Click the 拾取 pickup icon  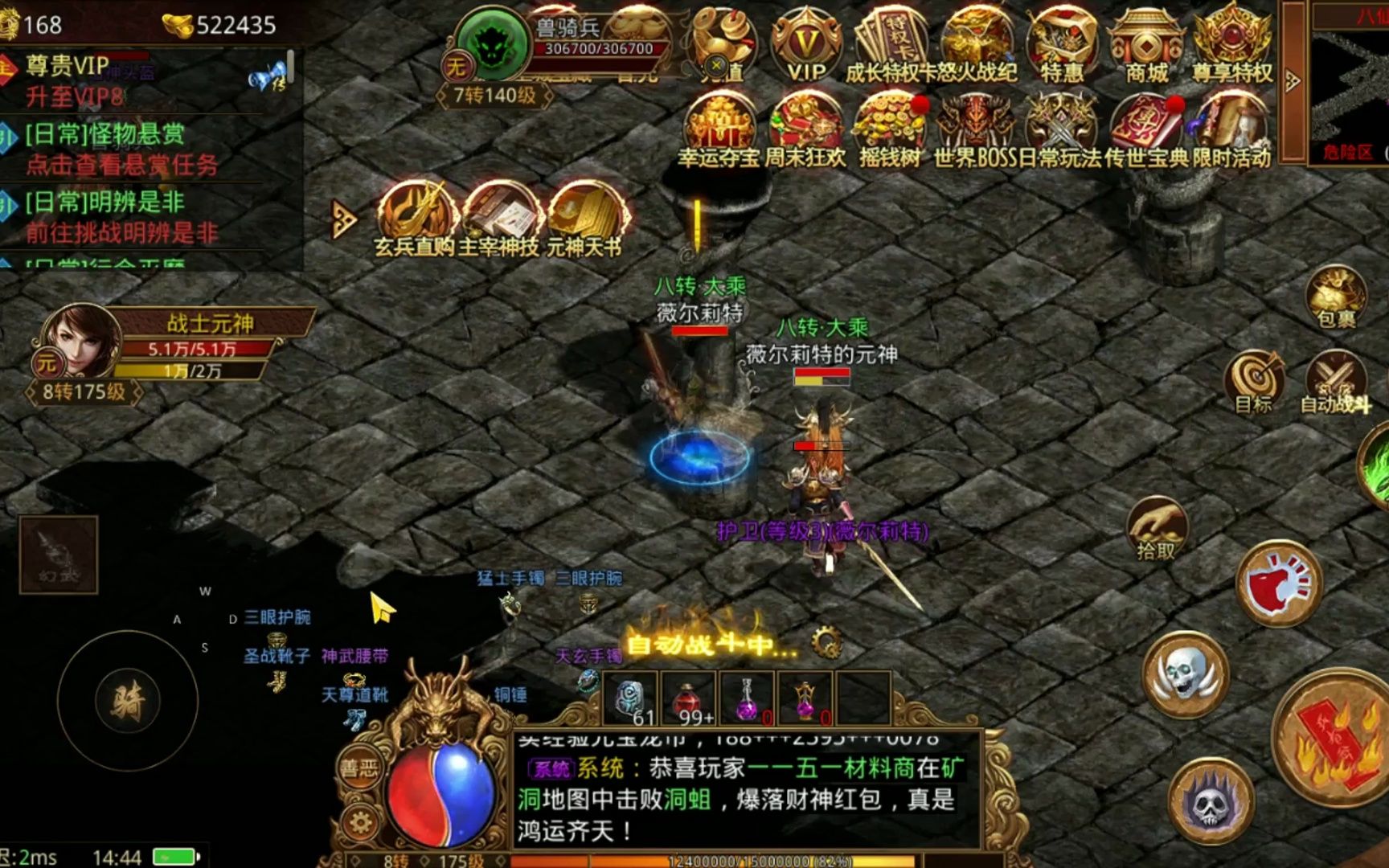point(1157,526)
